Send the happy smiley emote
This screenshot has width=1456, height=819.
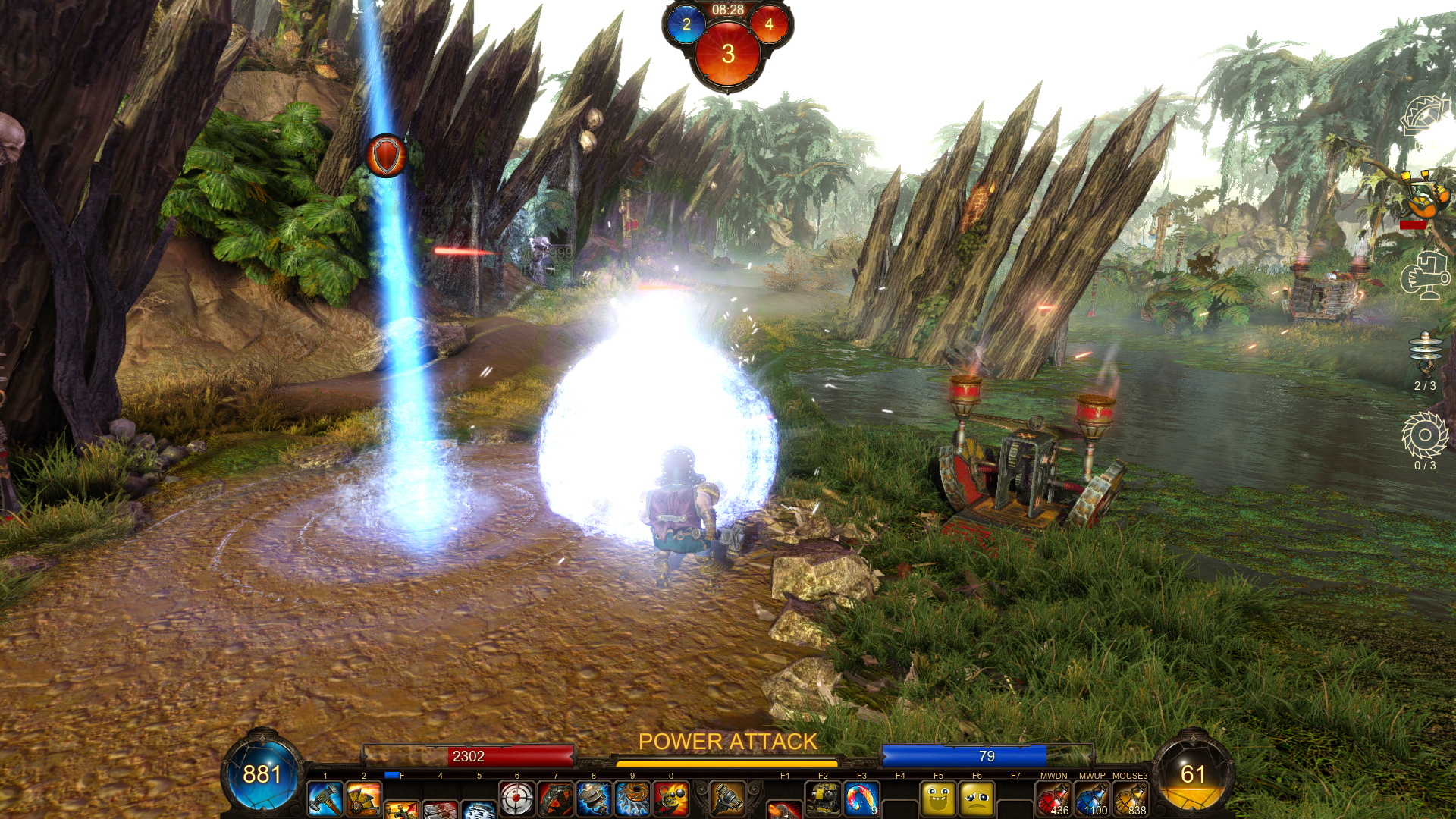pyautogui.click(x=938, y=799)
